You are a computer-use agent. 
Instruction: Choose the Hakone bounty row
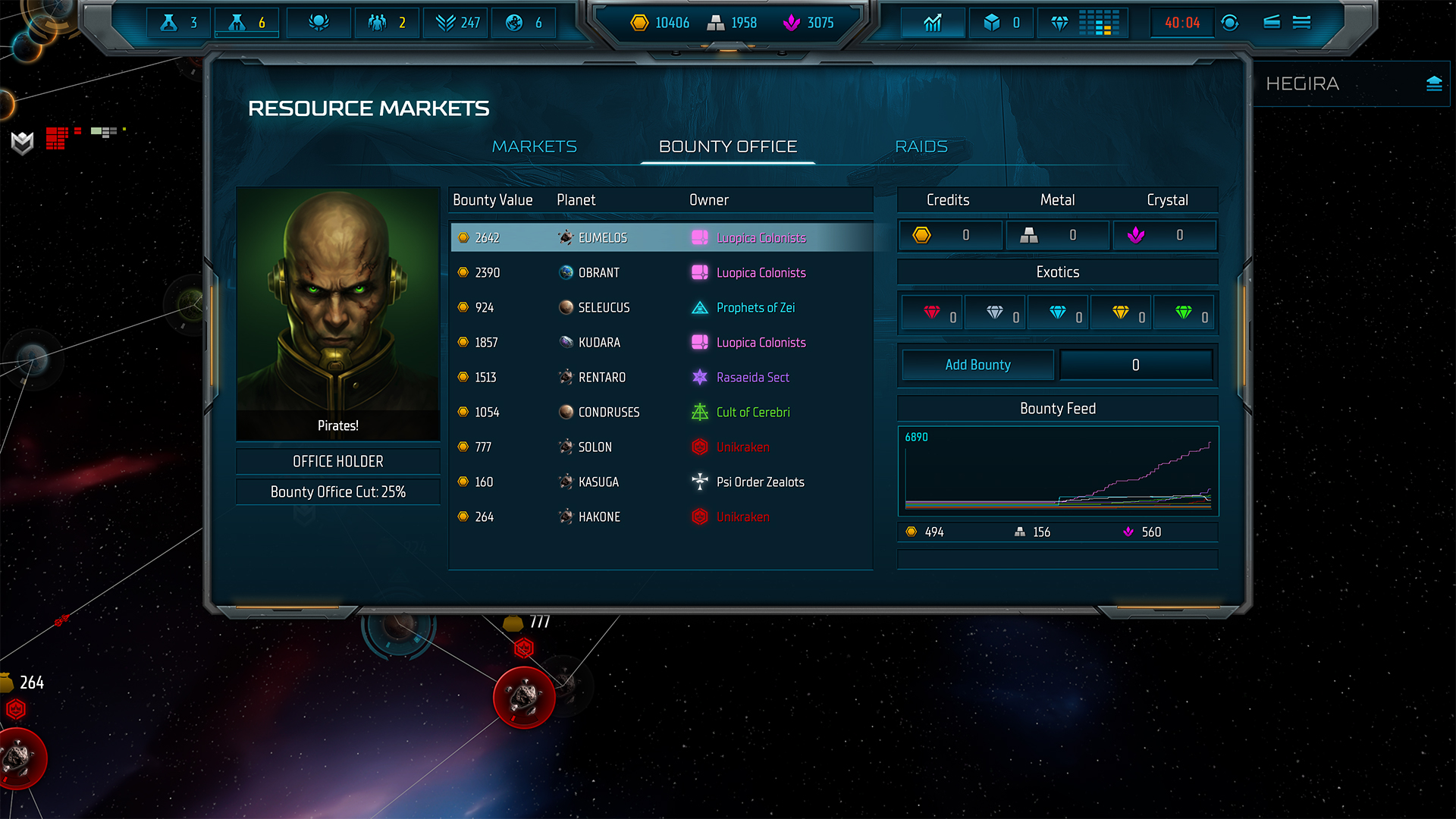click(660, 516)
